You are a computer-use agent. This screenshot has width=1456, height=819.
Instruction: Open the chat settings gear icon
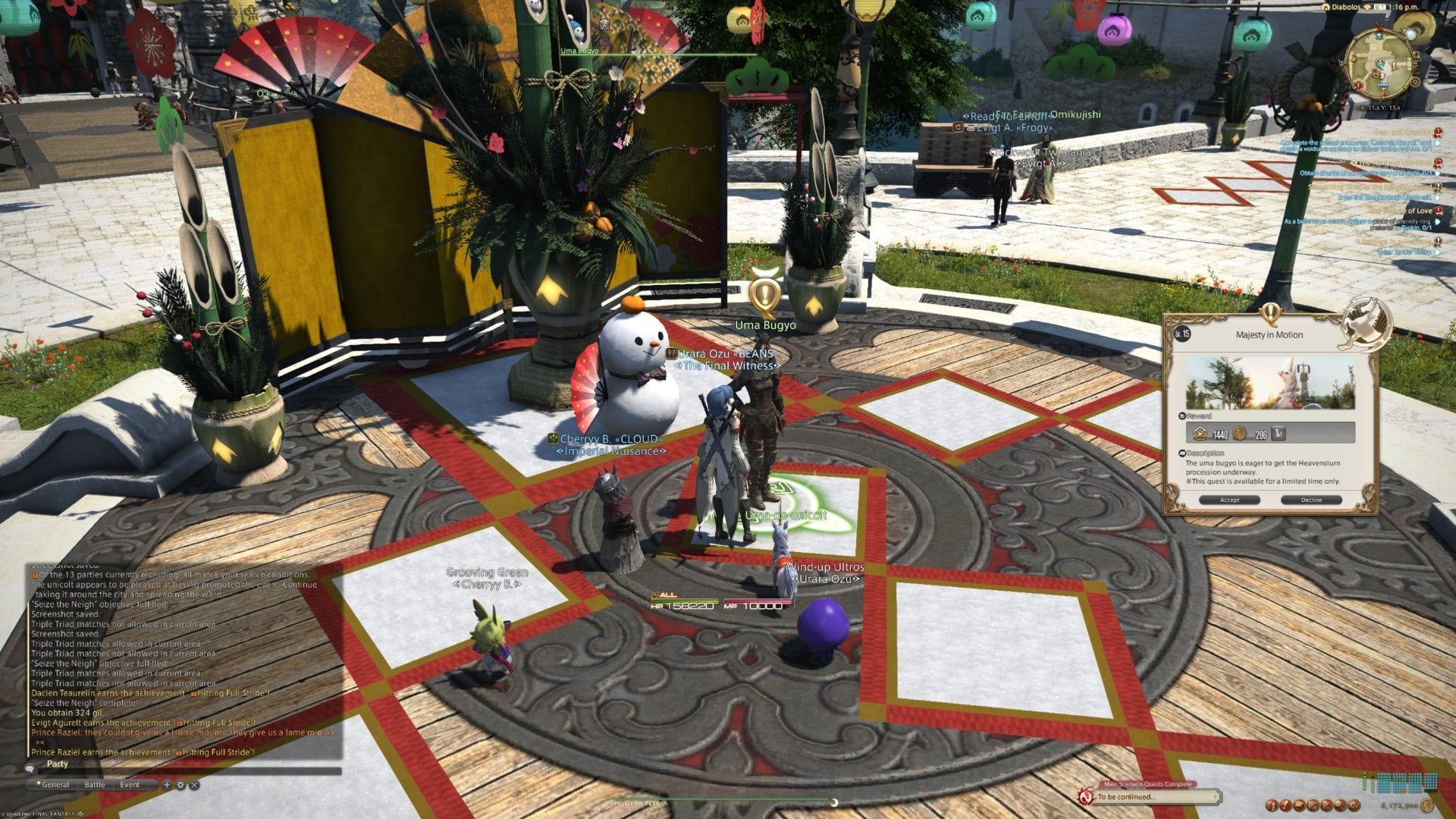coord(180,785)
